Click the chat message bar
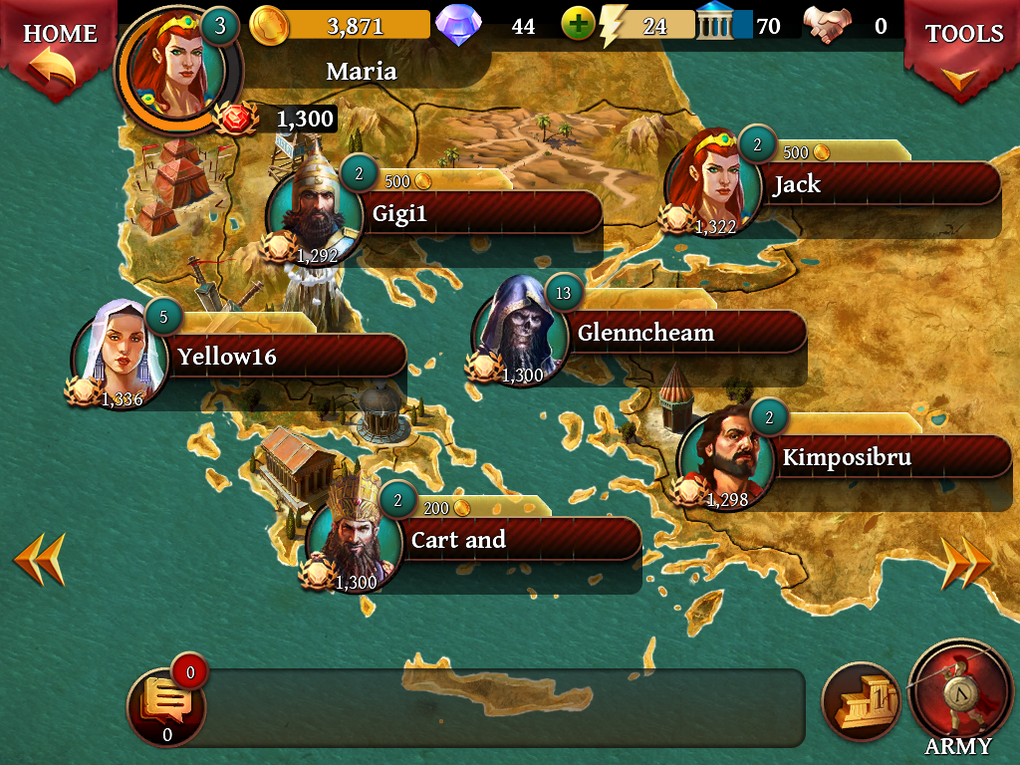Viewport: 1020px width, 765px height. pos(500,706)
